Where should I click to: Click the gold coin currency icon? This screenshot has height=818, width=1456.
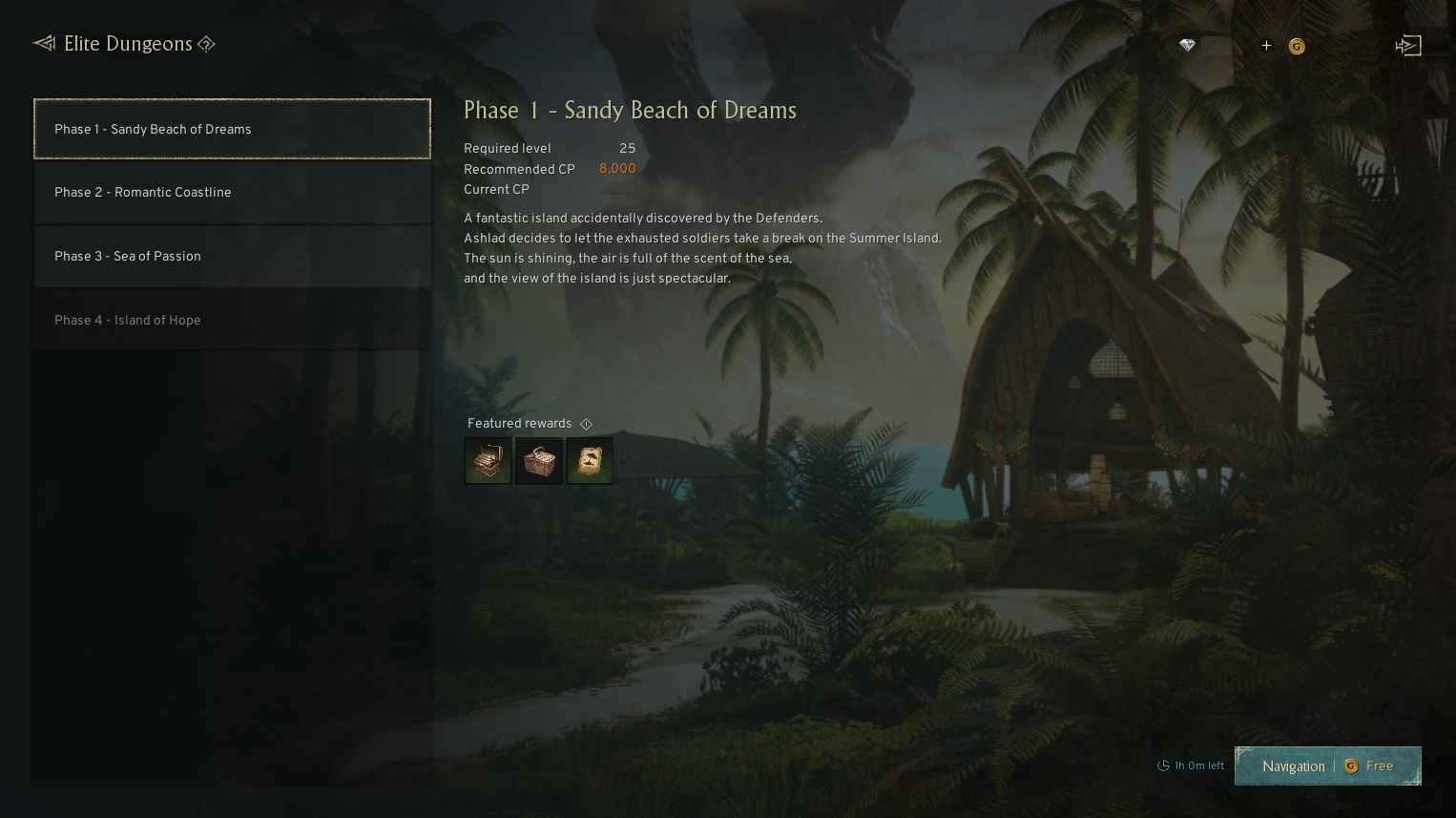(1296, 45)
